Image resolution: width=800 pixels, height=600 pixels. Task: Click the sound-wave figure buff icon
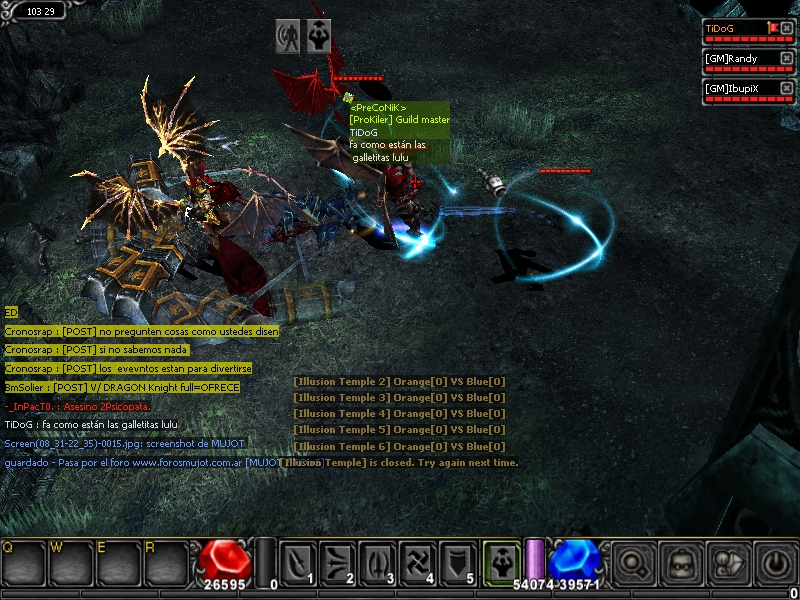pos(289,35)
